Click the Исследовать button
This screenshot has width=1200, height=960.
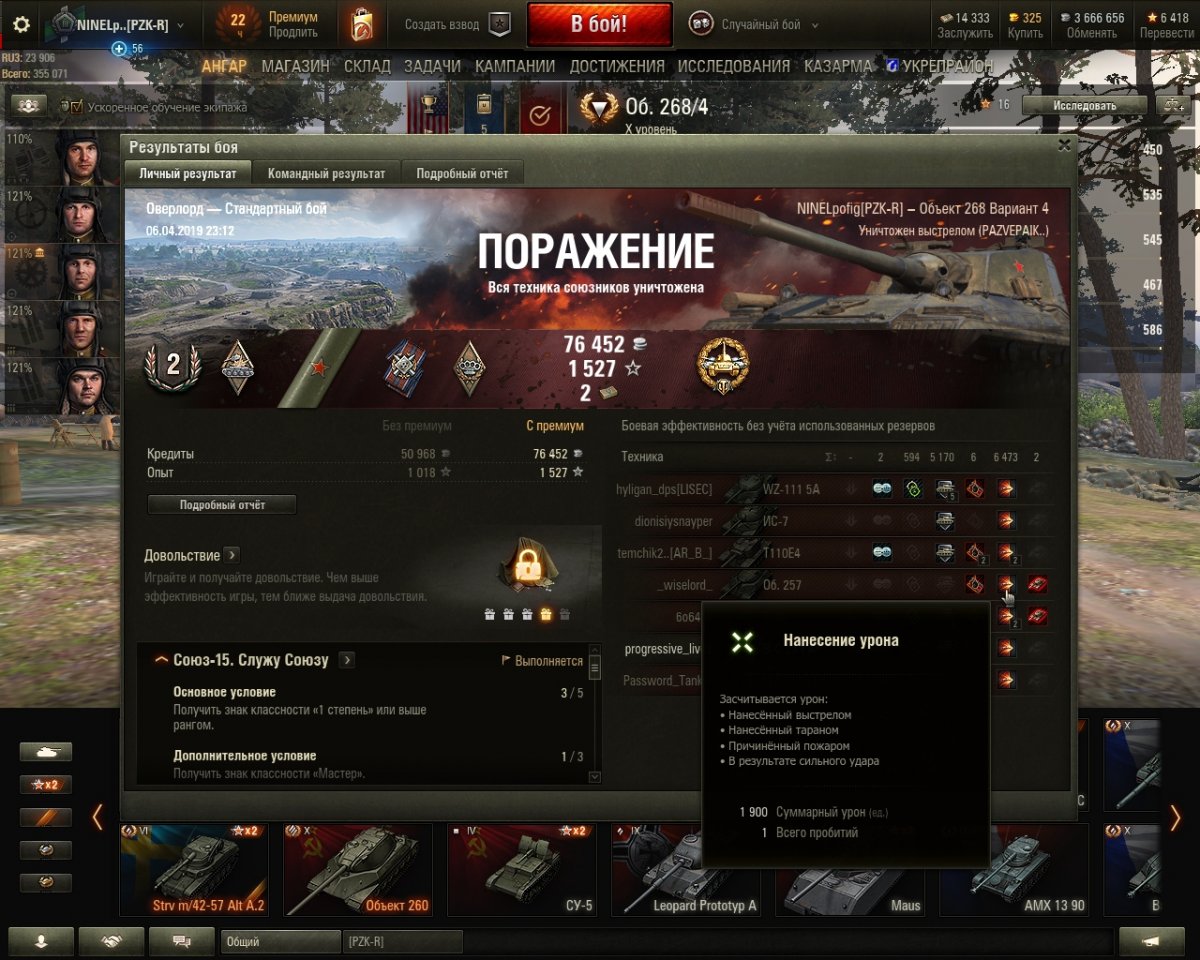click(1084, 105)
